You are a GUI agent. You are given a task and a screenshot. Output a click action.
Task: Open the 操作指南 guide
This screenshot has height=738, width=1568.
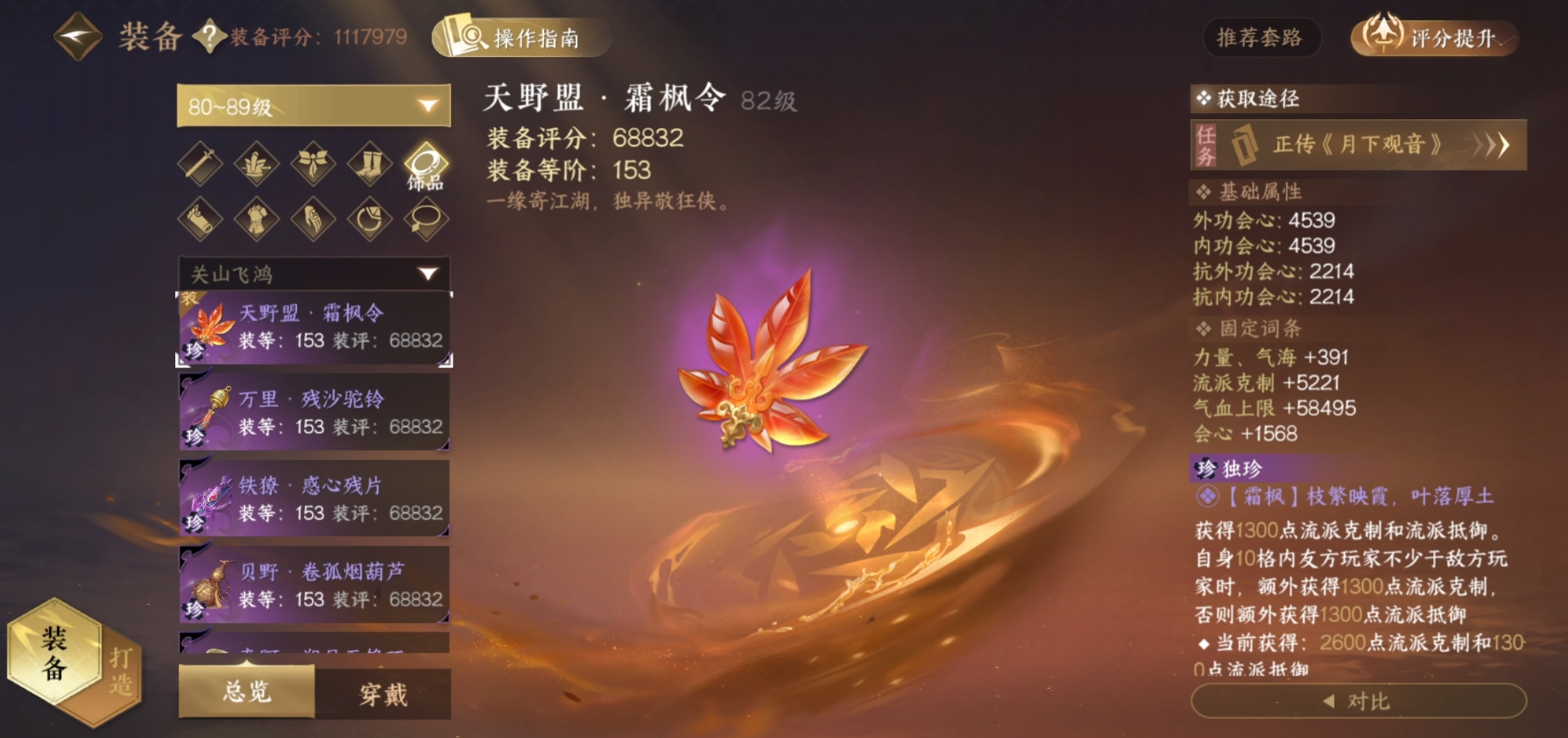(x=523, y=39)
